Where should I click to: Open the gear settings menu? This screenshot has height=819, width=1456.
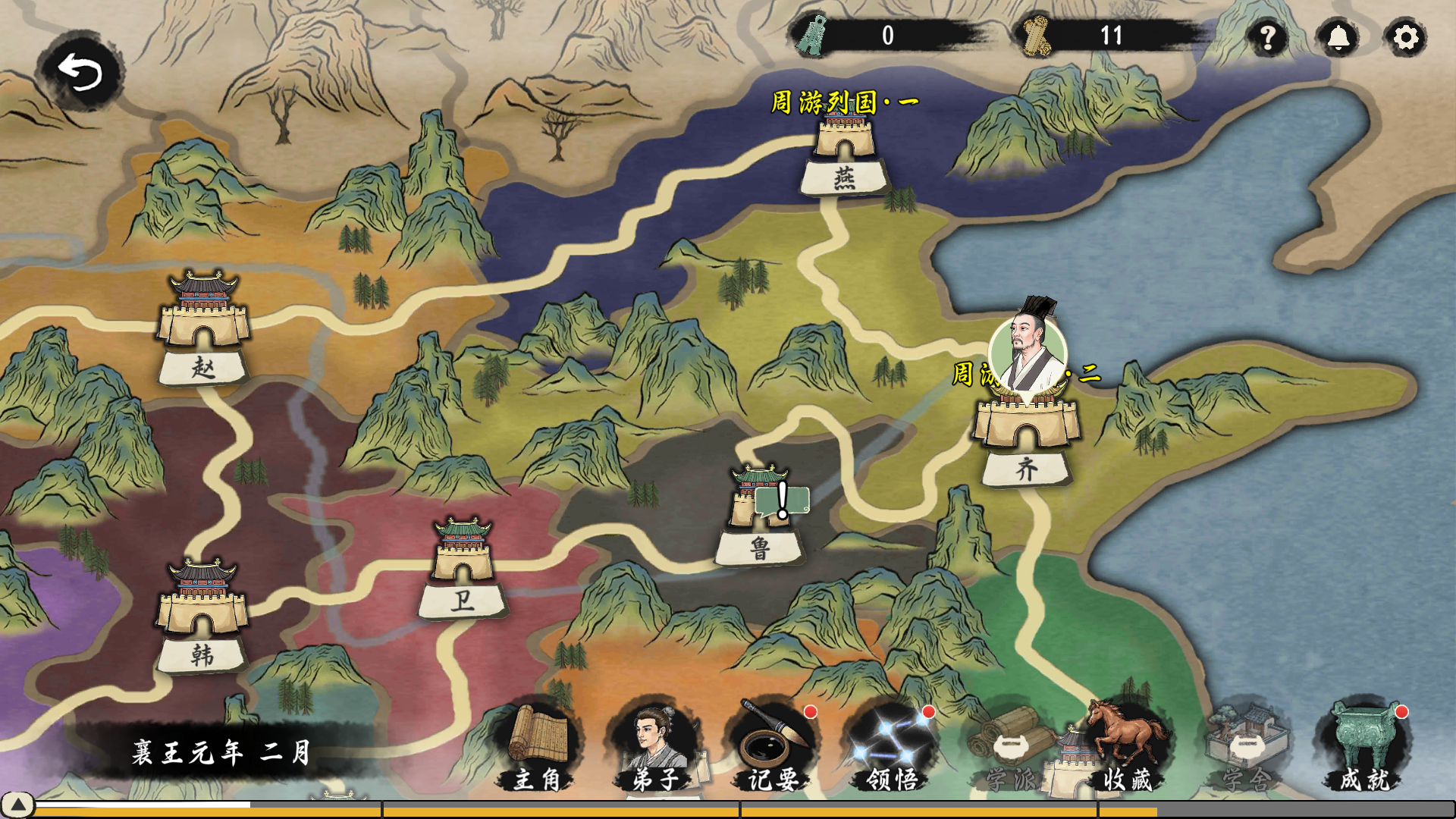point(1406,37)
